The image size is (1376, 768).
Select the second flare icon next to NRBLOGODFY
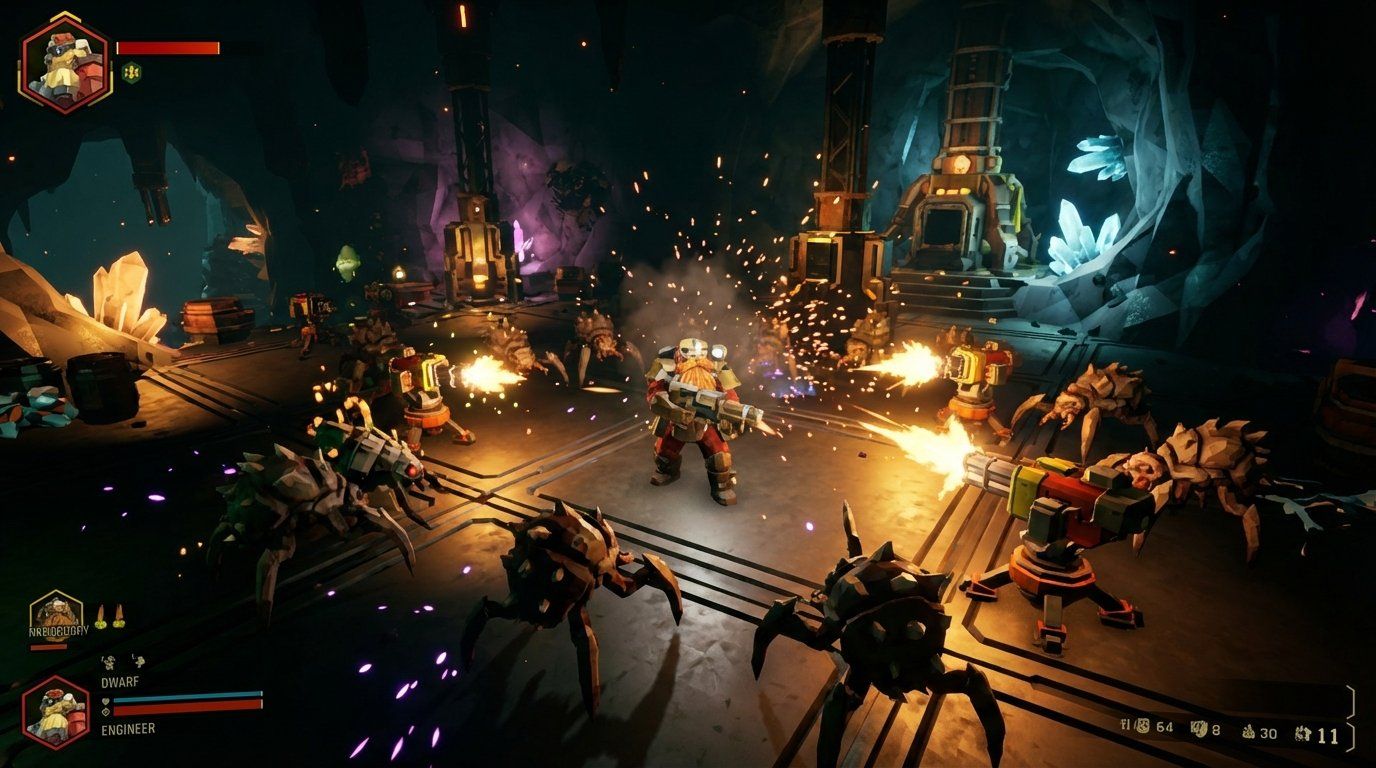(x=120, y=614)
